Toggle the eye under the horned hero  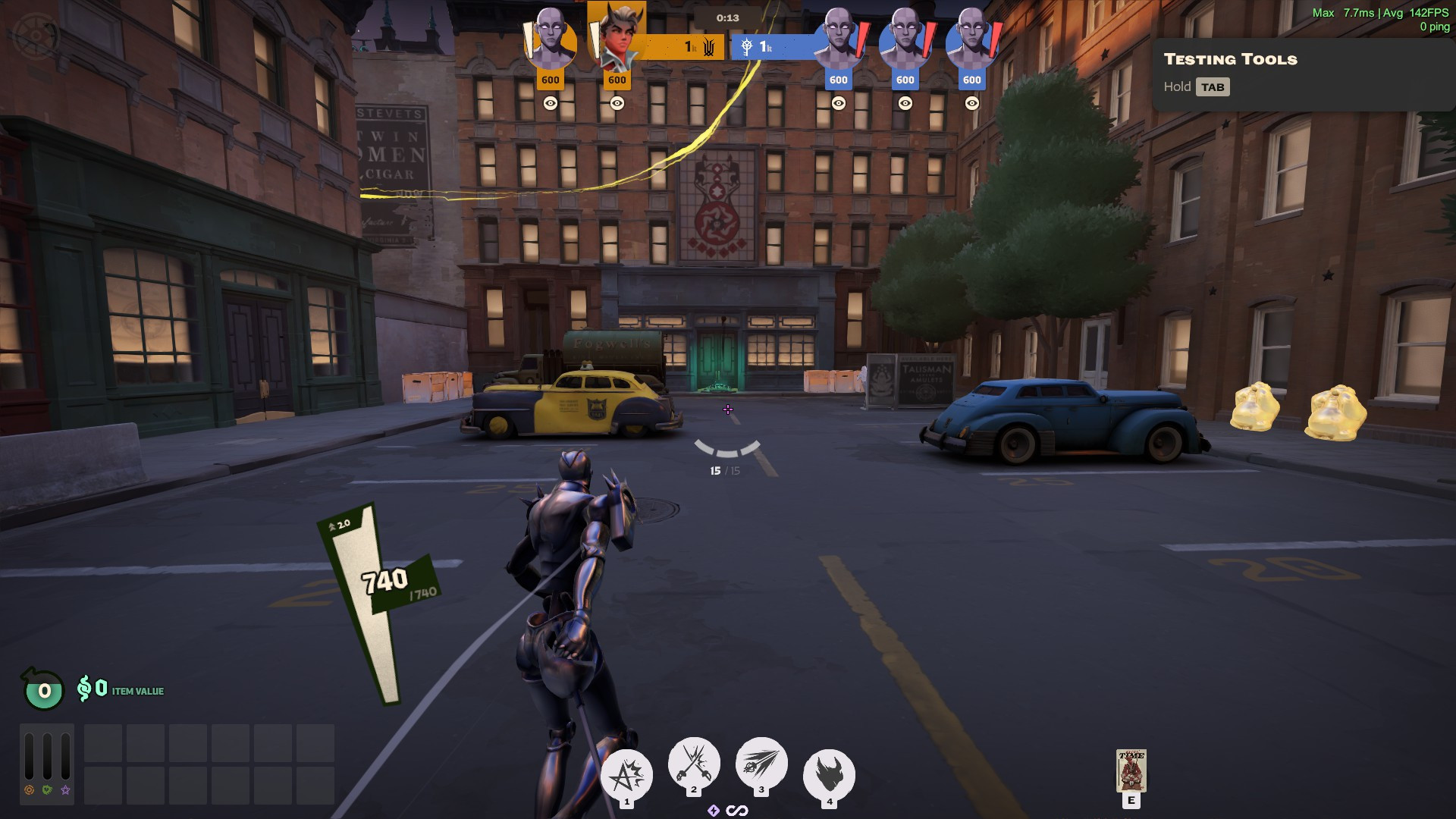pyautogui.click(x=617, y=103)
